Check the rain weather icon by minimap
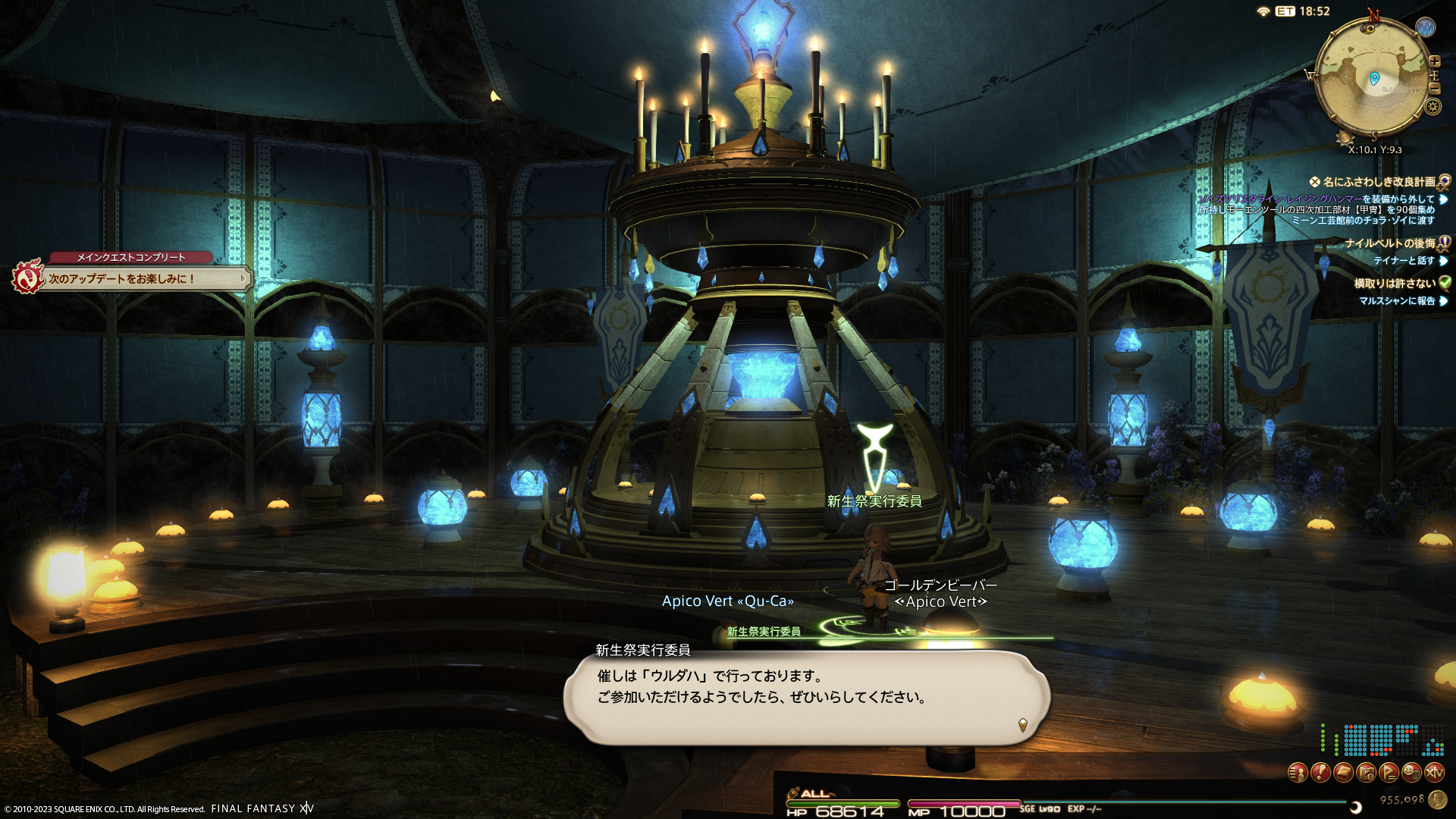The height and width of the screenshot is (819, 1456). 1426,28
